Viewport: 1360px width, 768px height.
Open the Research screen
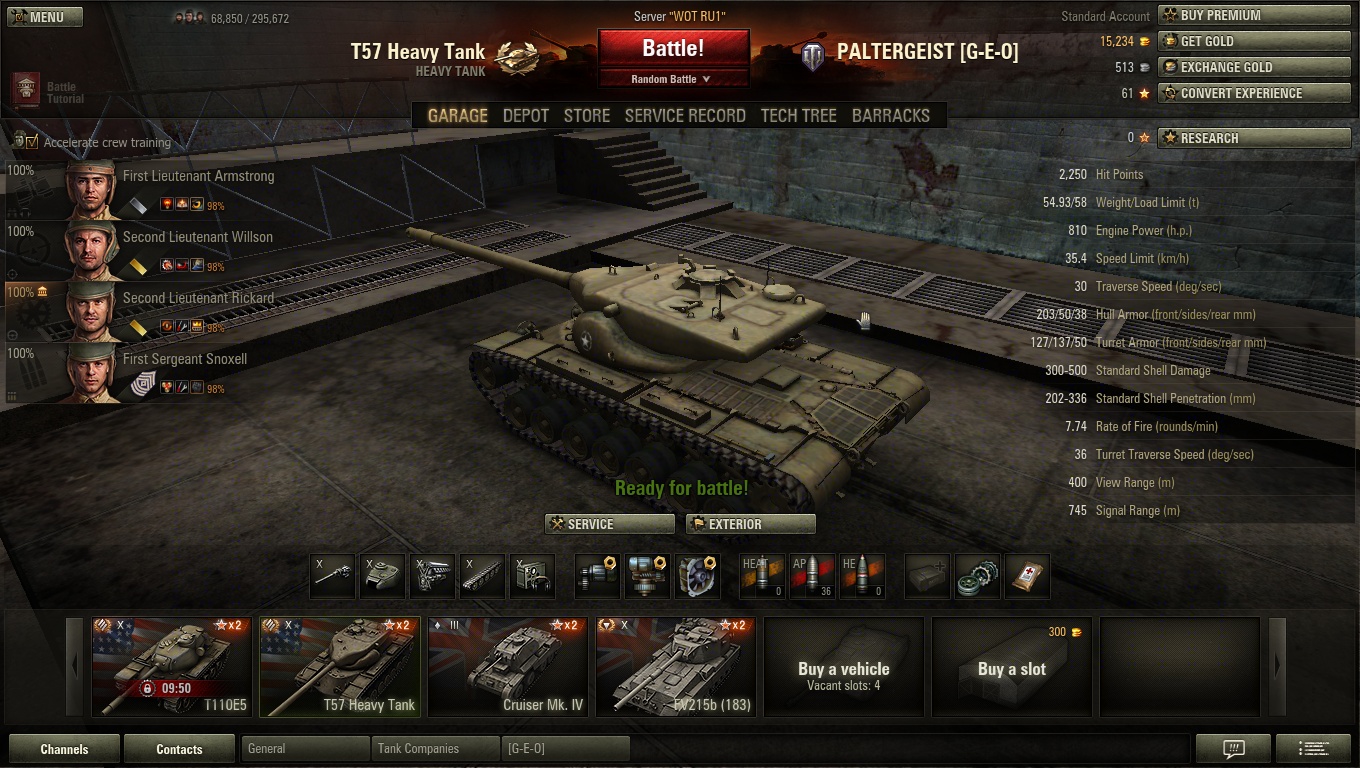point(1254,138)
